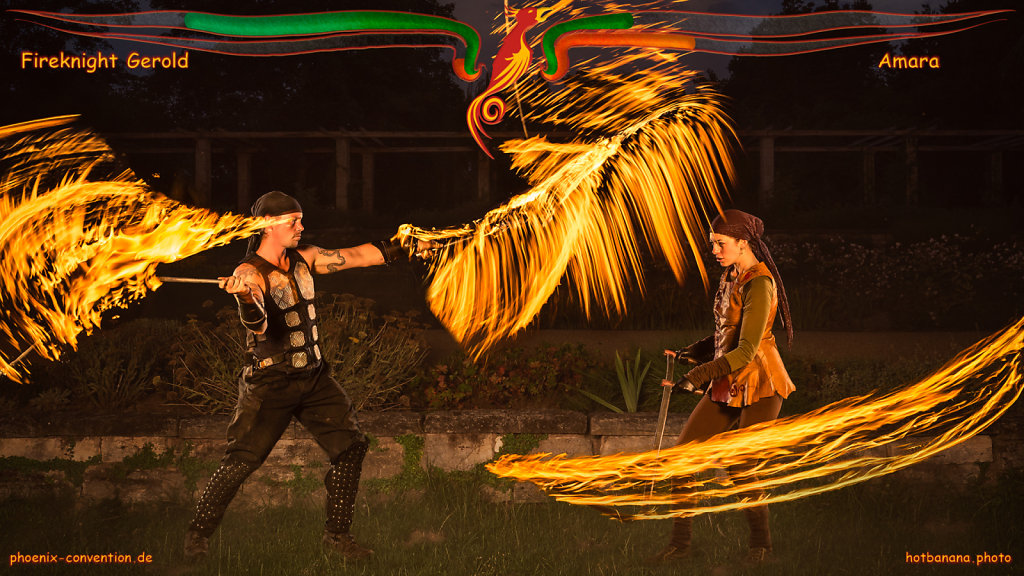Visit the hotbanana.photo link

coord(958,557)
